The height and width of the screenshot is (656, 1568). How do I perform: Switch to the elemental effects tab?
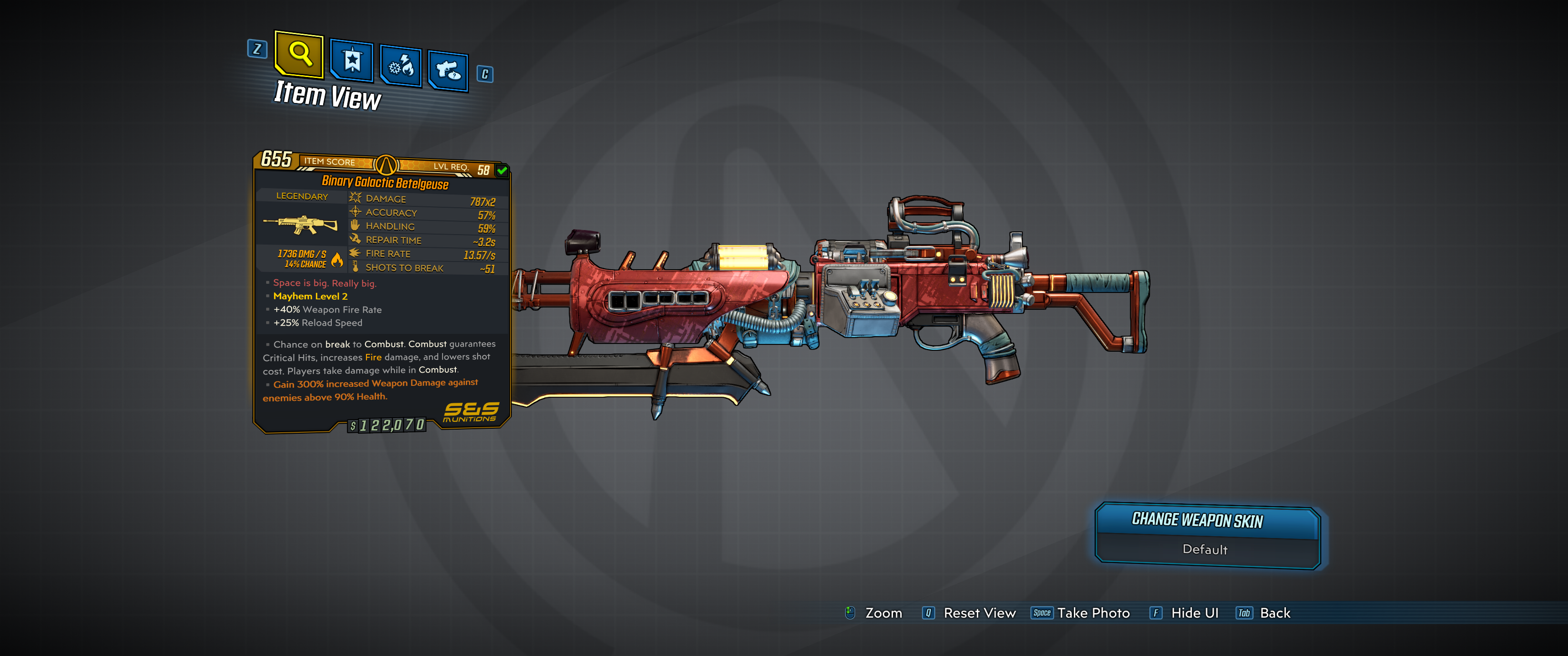(400, 65)
